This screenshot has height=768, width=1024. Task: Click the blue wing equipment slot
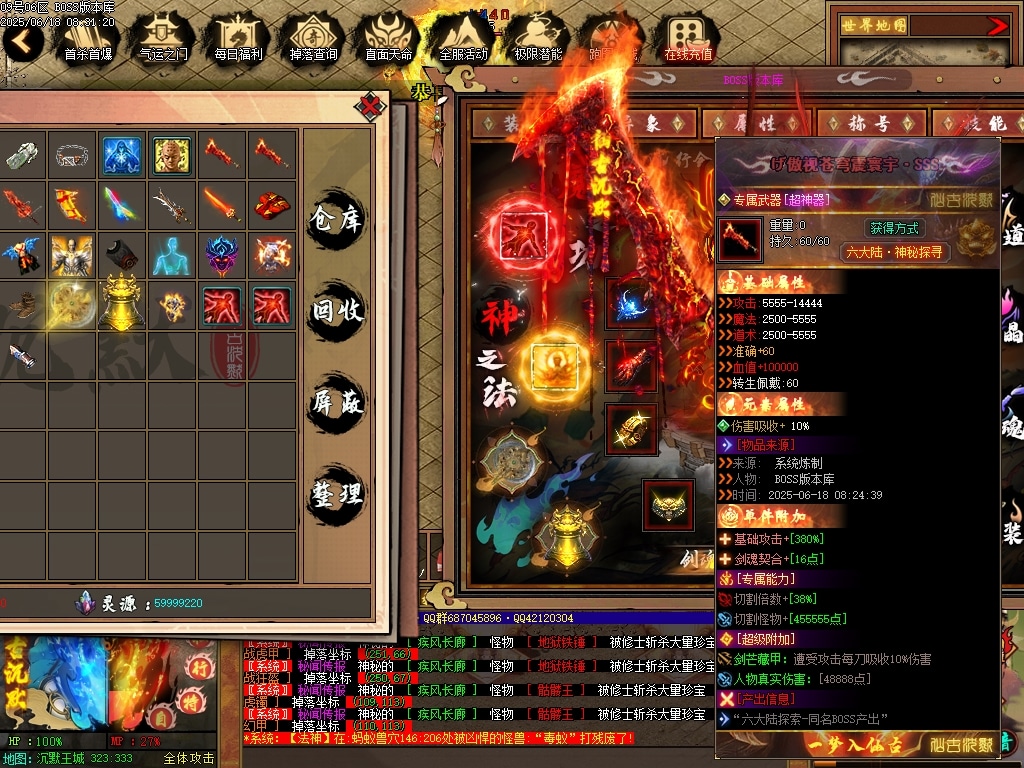[x=631, y=303]
